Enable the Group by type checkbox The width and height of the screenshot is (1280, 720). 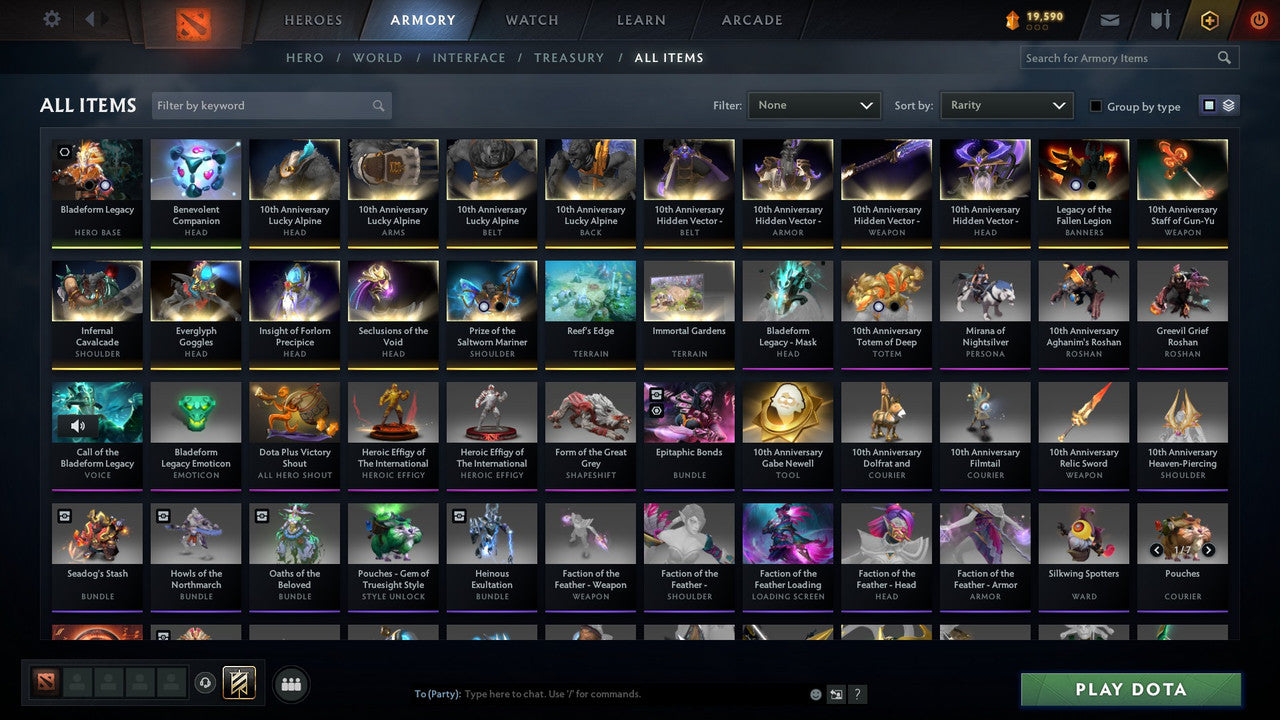point(1096,106)
